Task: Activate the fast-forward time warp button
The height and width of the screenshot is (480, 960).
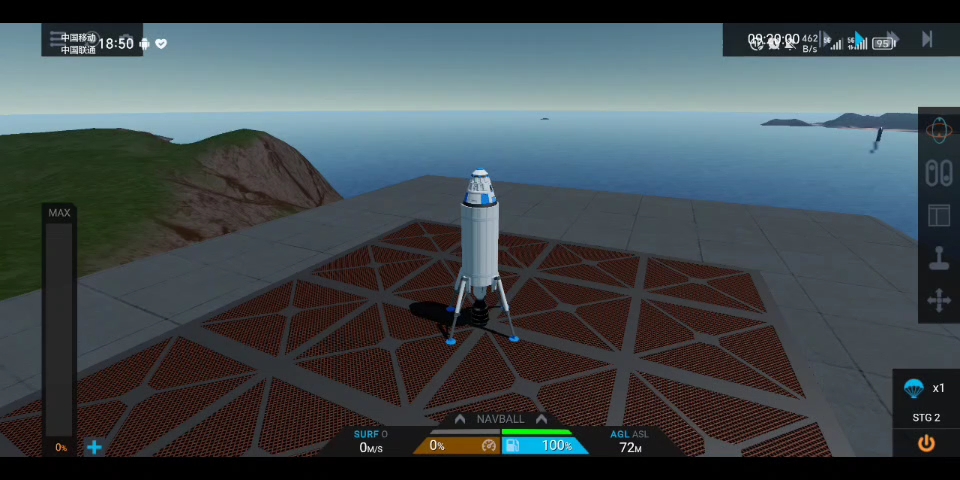Action: click(891, 40)
